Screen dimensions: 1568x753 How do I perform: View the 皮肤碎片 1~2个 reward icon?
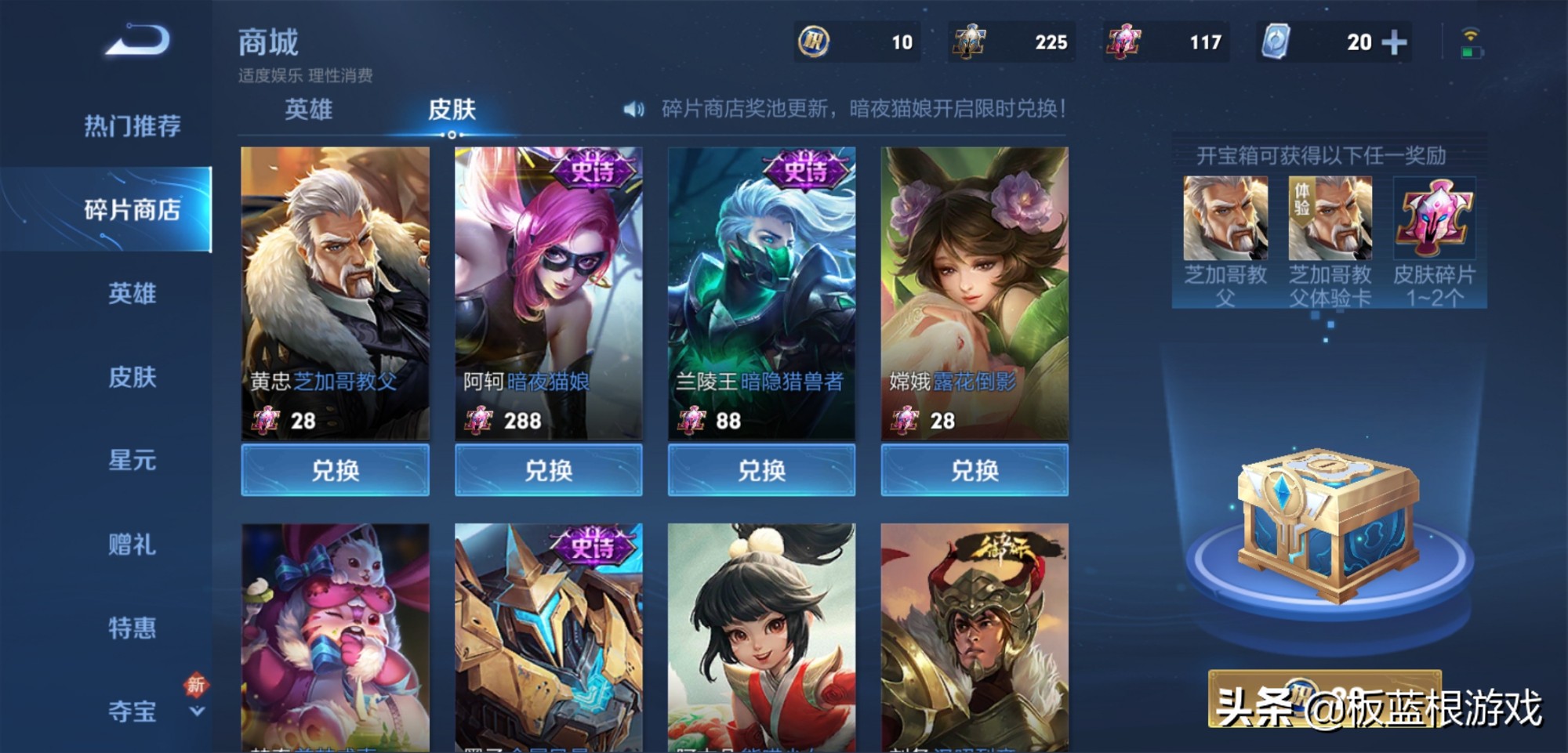tap(1434, 219)
